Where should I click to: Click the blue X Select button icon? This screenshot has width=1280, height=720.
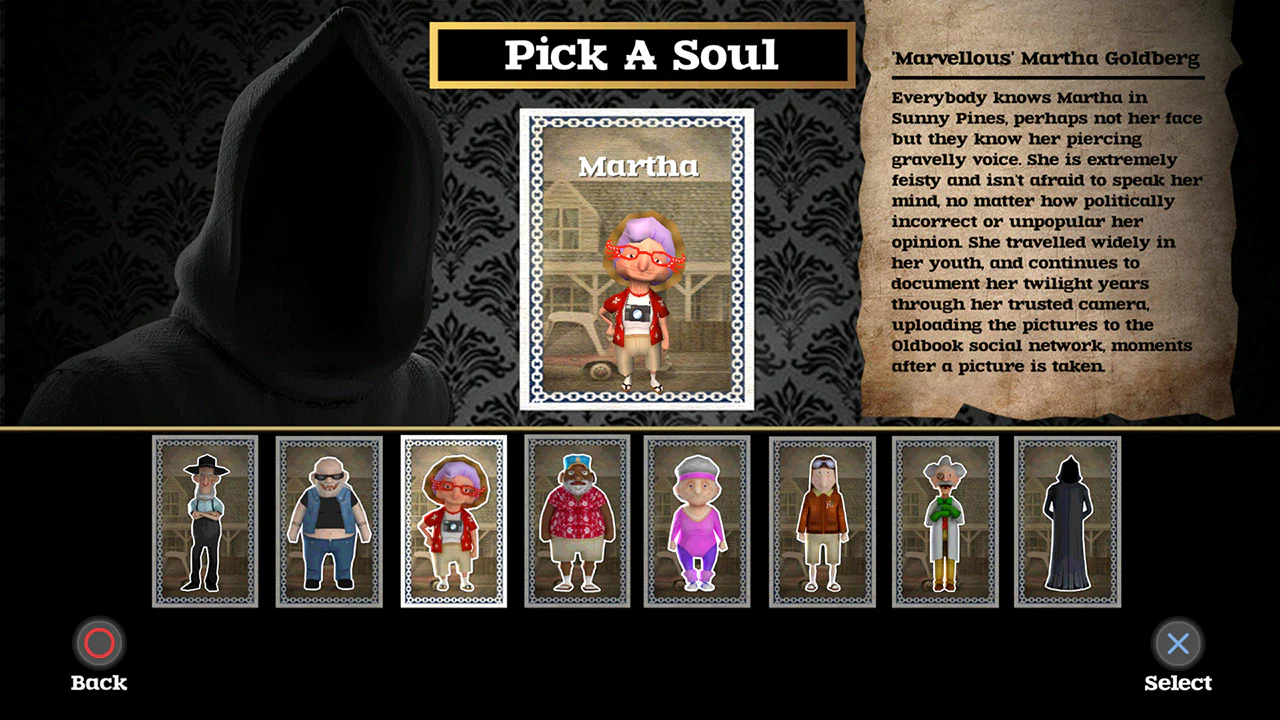point(1177,643)
